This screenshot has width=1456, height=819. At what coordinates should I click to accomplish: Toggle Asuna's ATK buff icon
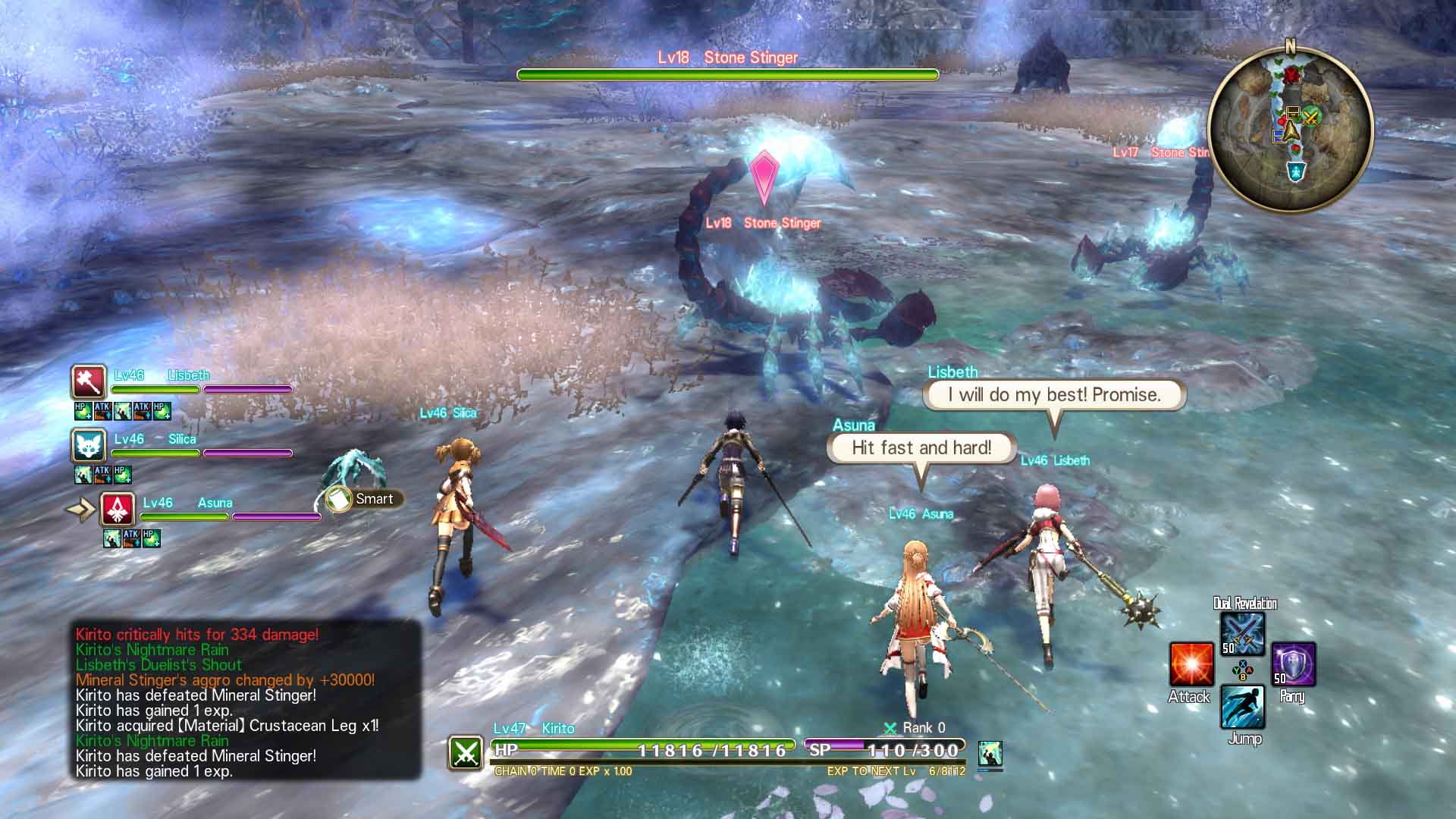tap(130, 538)
